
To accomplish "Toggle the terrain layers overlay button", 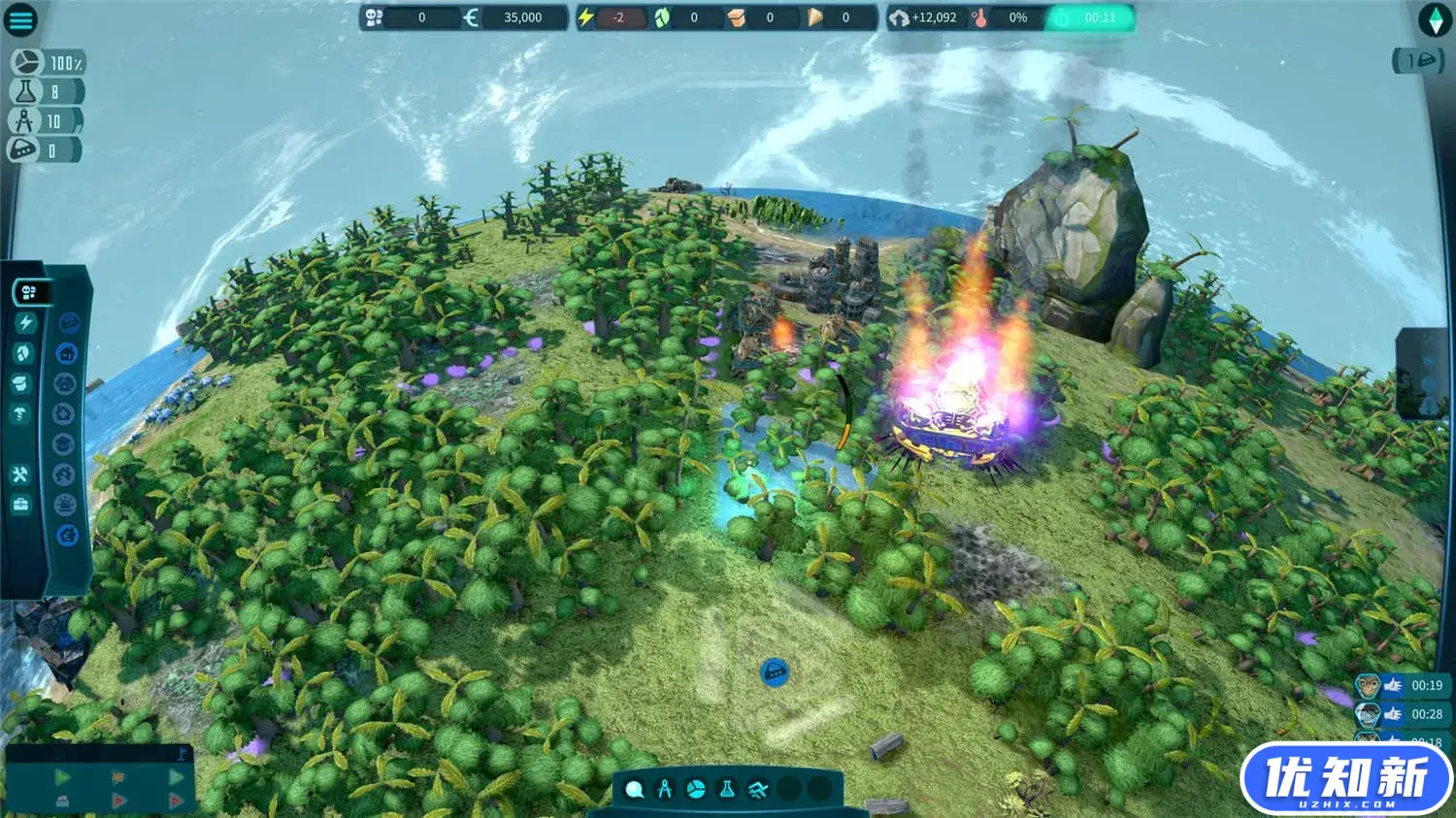I will [x=758, y=790].
